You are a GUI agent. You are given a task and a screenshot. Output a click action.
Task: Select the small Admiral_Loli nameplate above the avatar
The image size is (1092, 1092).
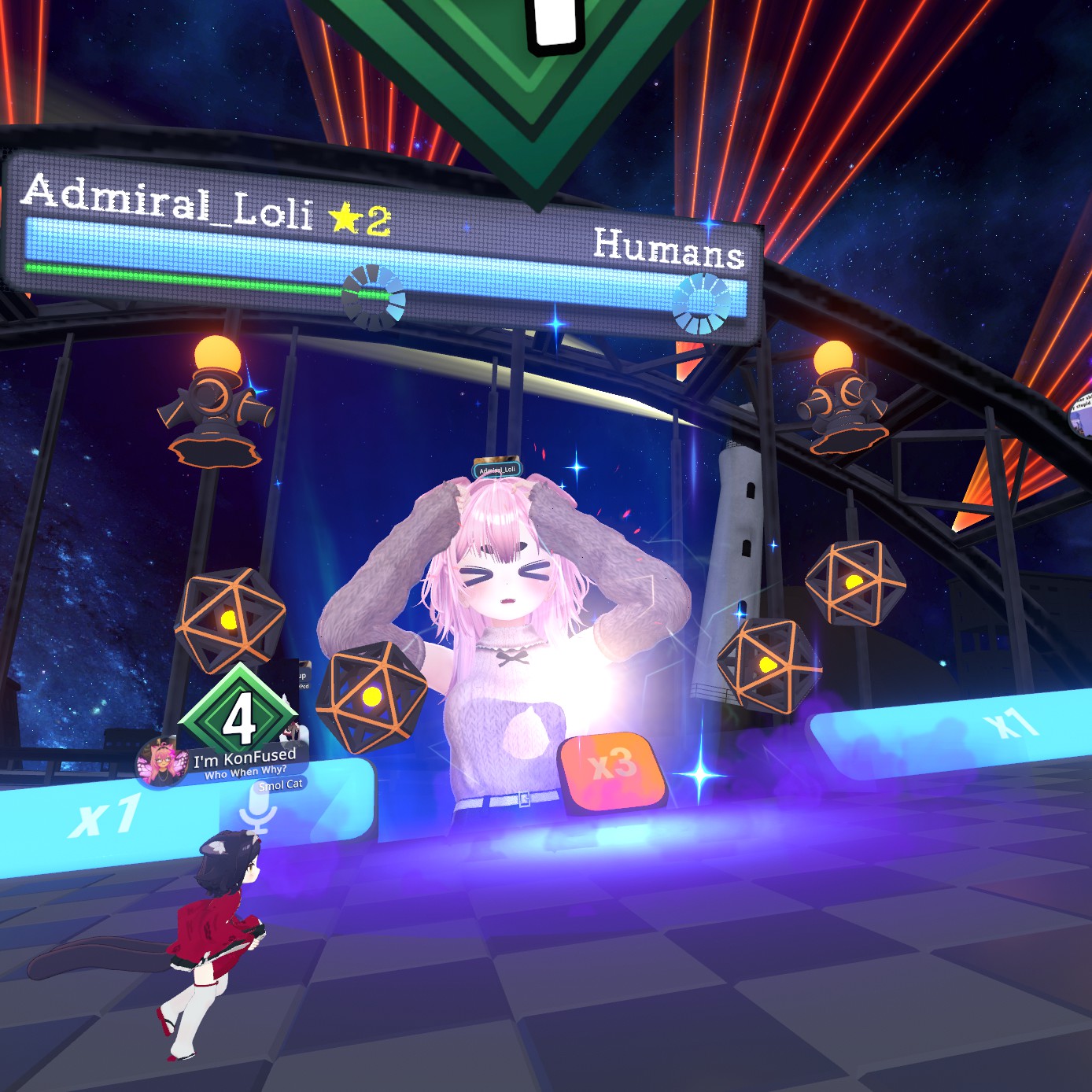[x=497, y=470]
